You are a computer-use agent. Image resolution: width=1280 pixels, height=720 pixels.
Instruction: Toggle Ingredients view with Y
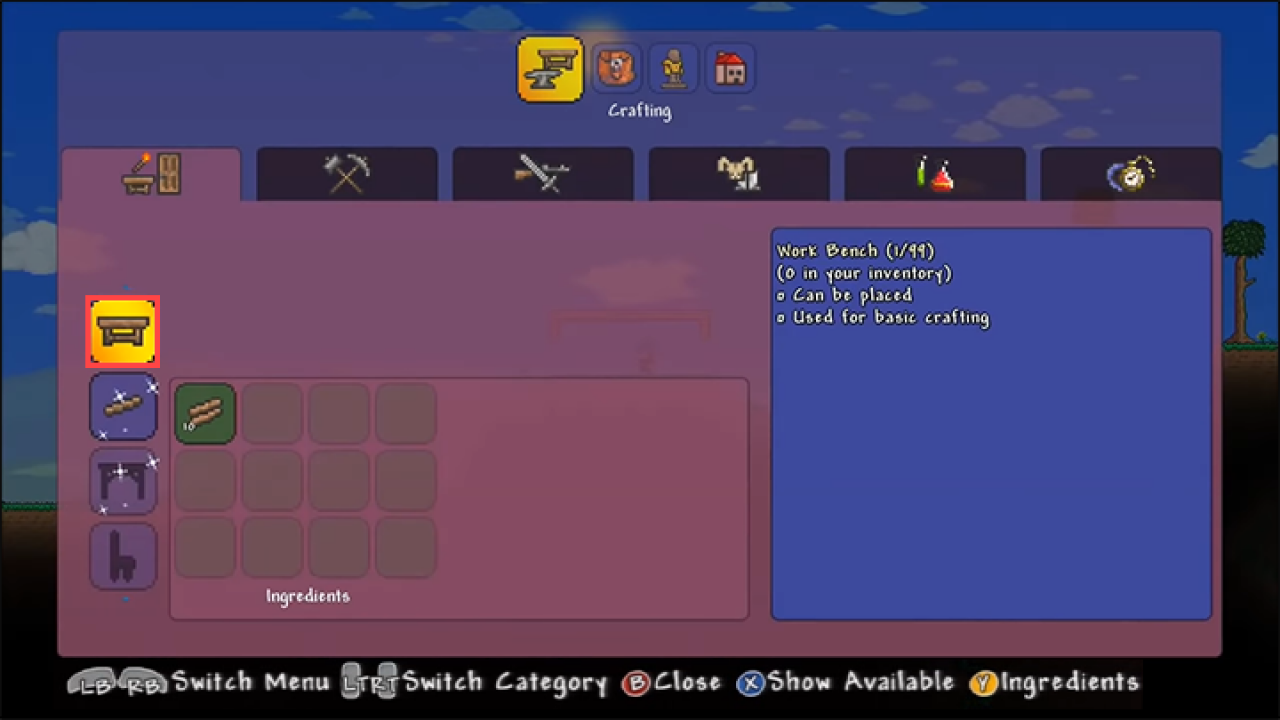1055,682
